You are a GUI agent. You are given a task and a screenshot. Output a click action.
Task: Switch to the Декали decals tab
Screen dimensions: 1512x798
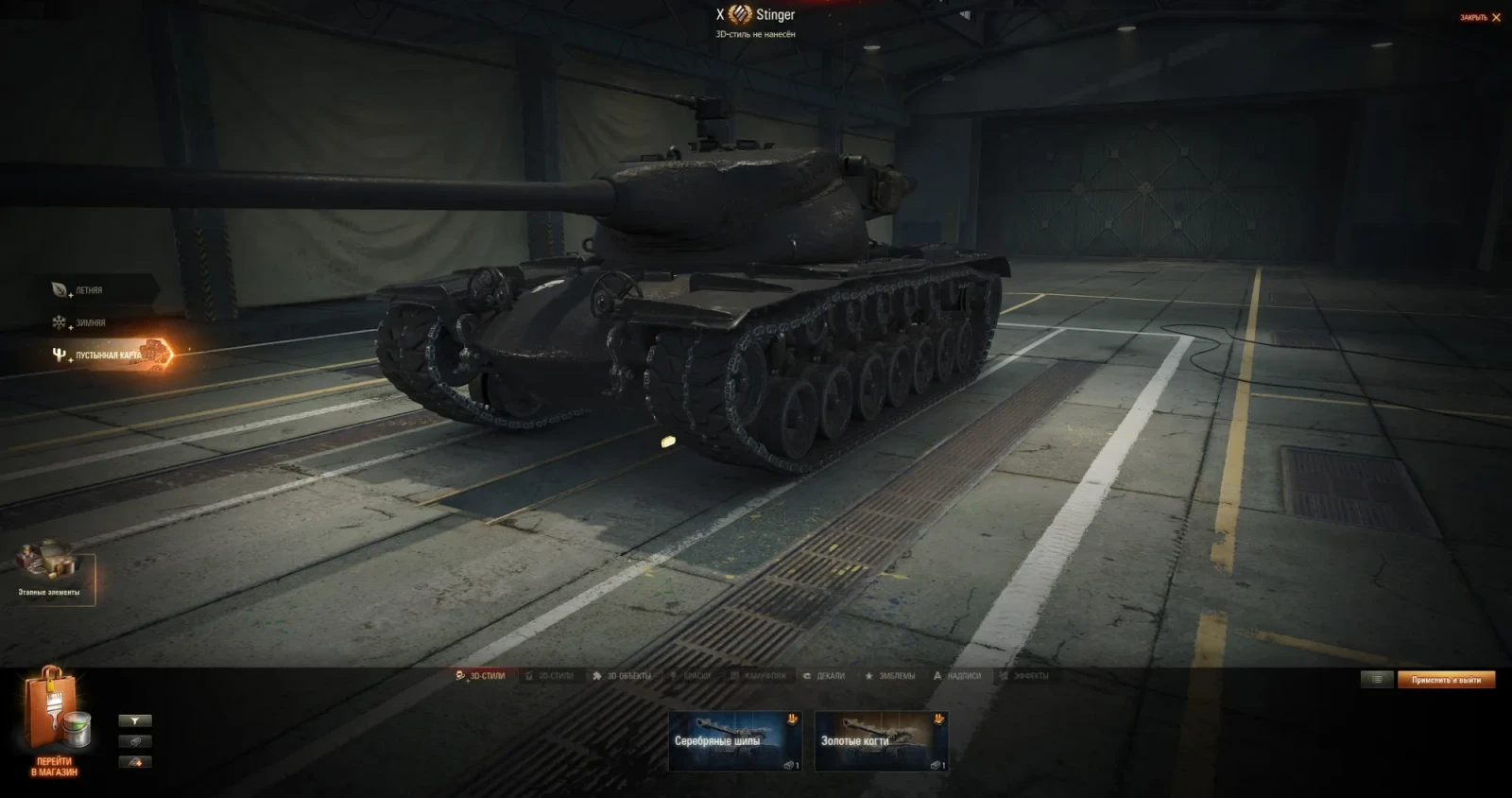pos(824,676)
